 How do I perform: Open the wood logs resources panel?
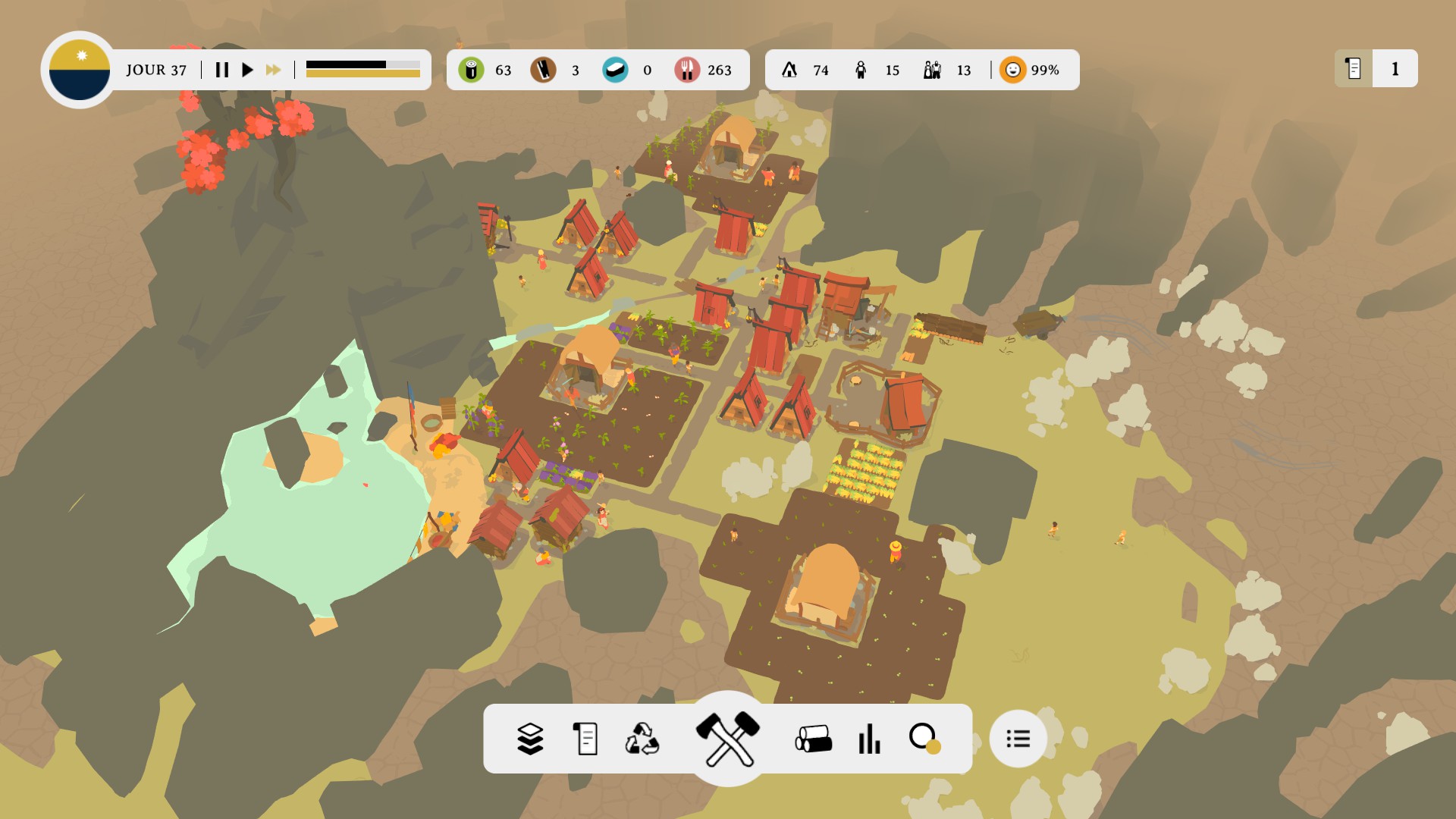813,739
